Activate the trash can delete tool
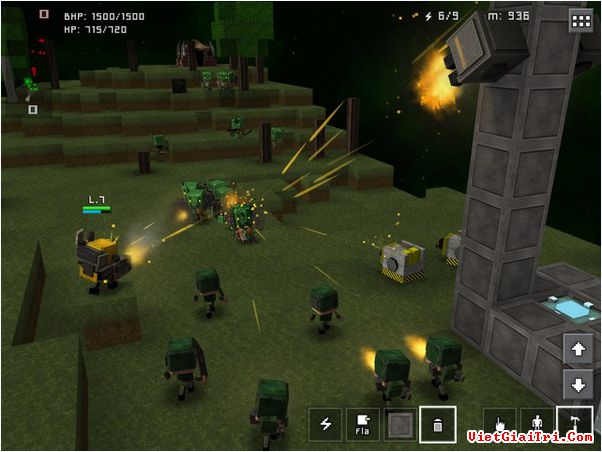The height and width of the screenshot is (452, 602). 437,424
